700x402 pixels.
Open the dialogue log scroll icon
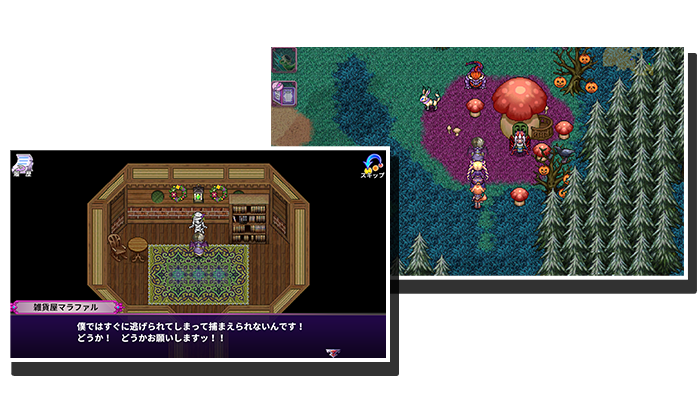tap(23, 165)
